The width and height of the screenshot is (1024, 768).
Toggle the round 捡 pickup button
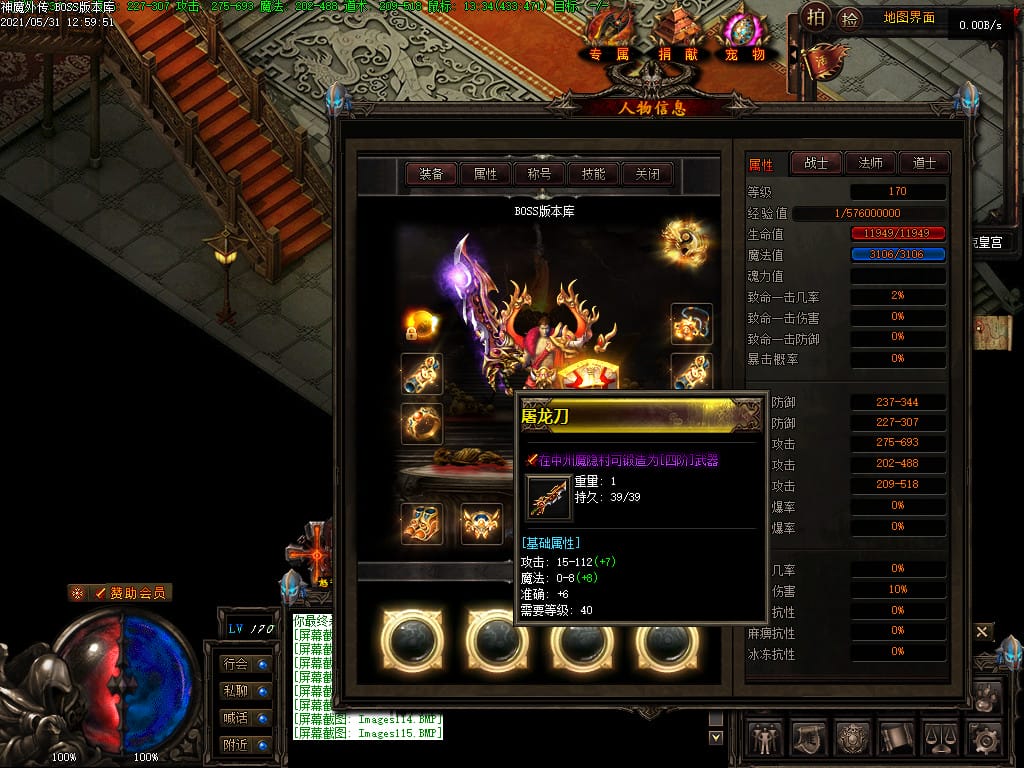coord(849,18)
